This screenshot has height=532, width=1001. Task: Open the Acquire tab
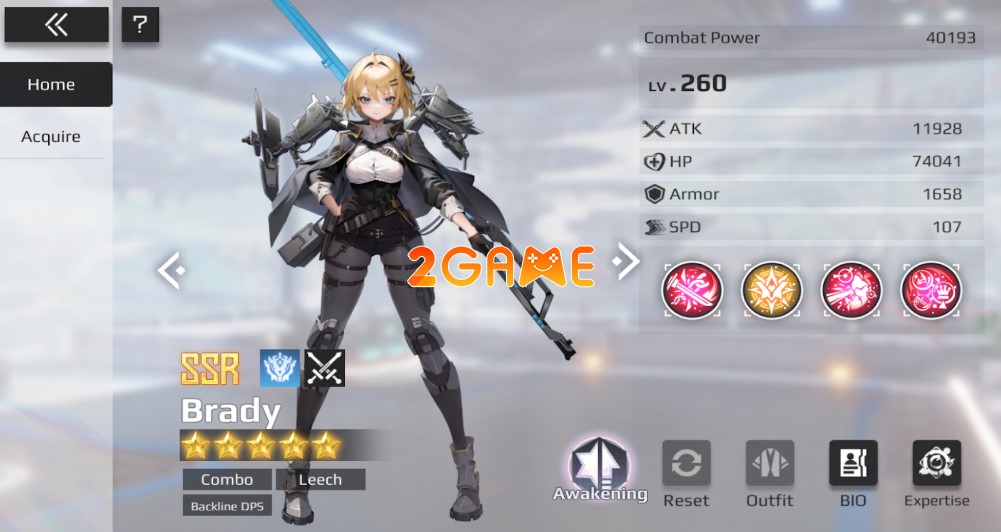(x=51, y=137)
